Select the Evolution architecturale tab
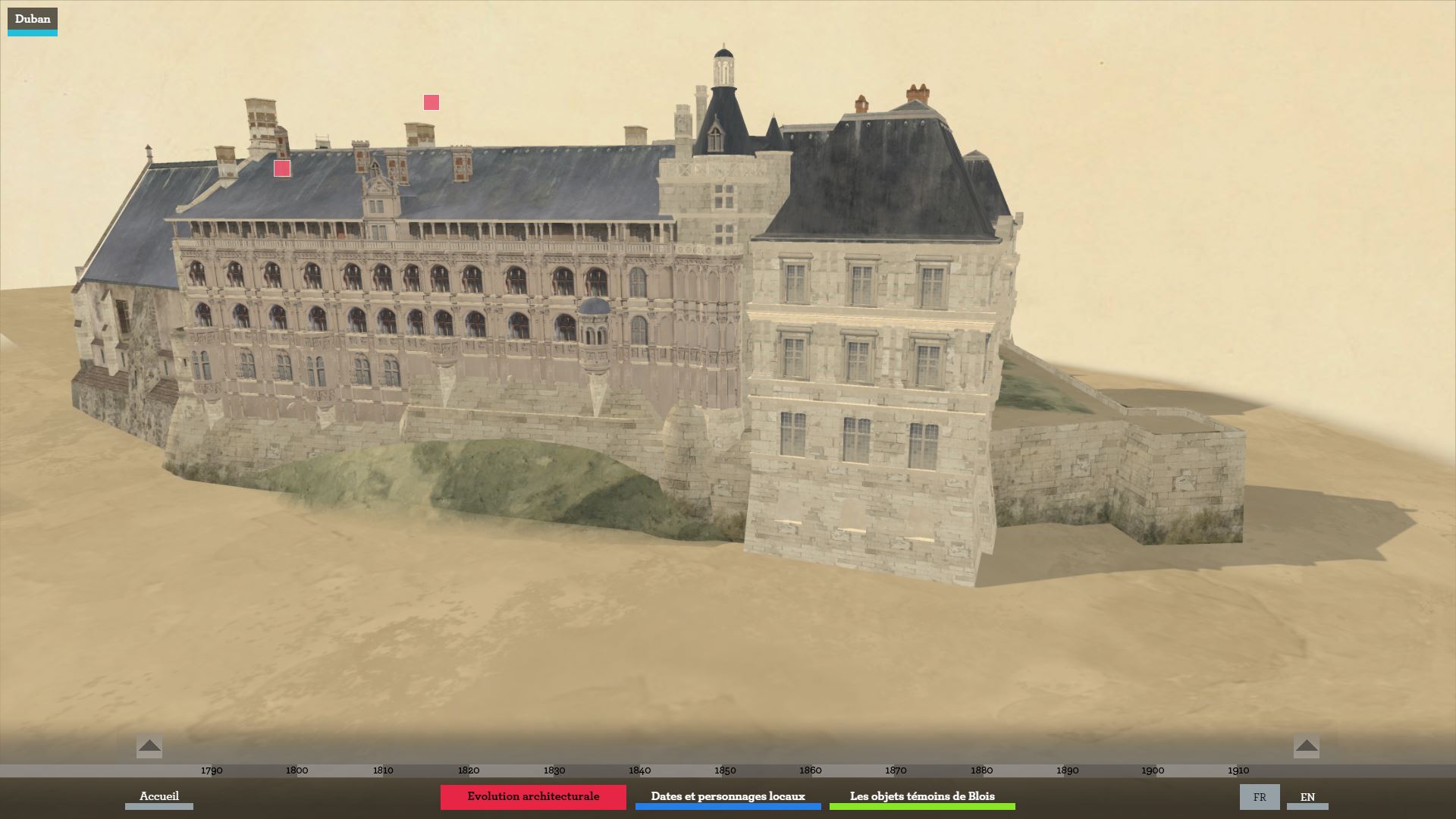Image resolution: width=1456 pixels, height=819 pixels. tap(533, 796)
